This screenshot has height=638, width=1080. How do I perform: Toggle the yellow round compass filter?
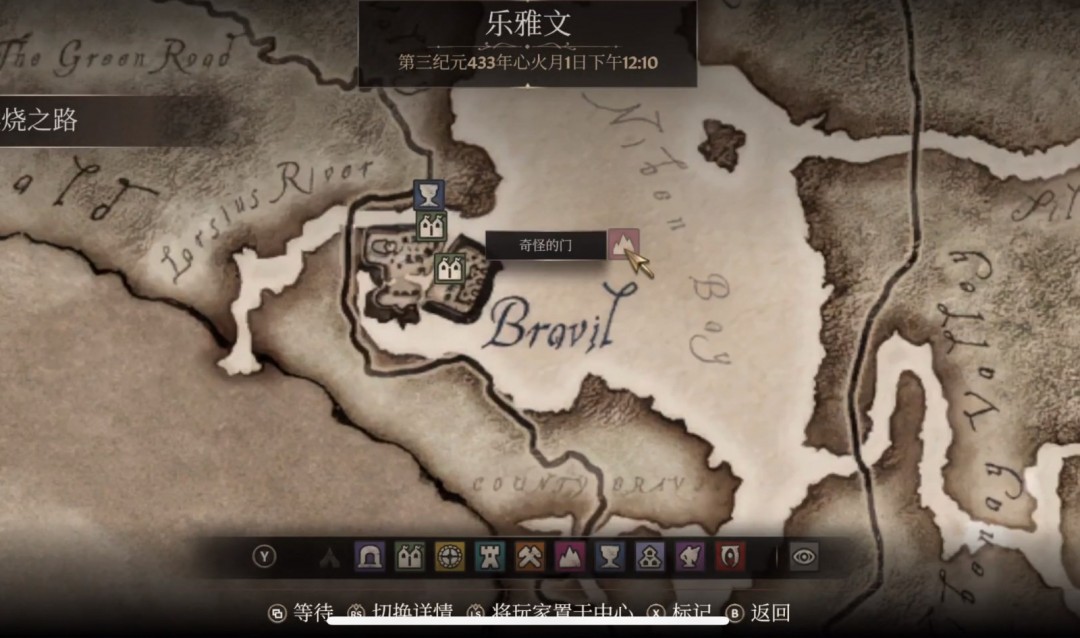450,557
